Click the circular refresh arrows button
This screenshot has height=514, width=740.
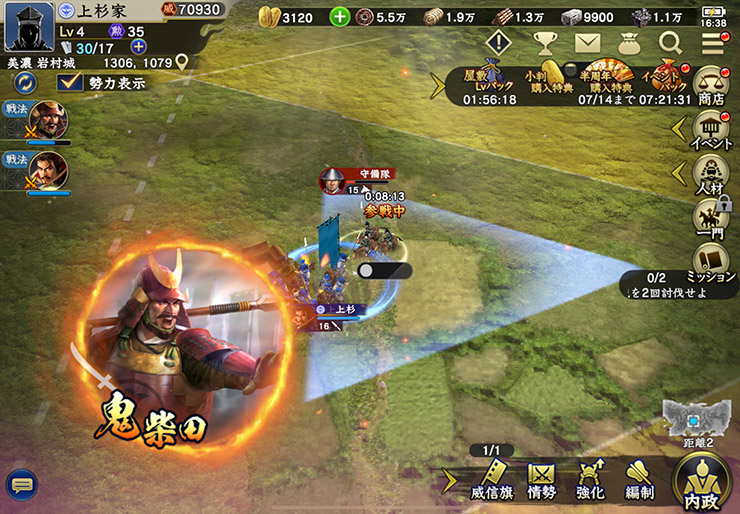coord(27,83)
